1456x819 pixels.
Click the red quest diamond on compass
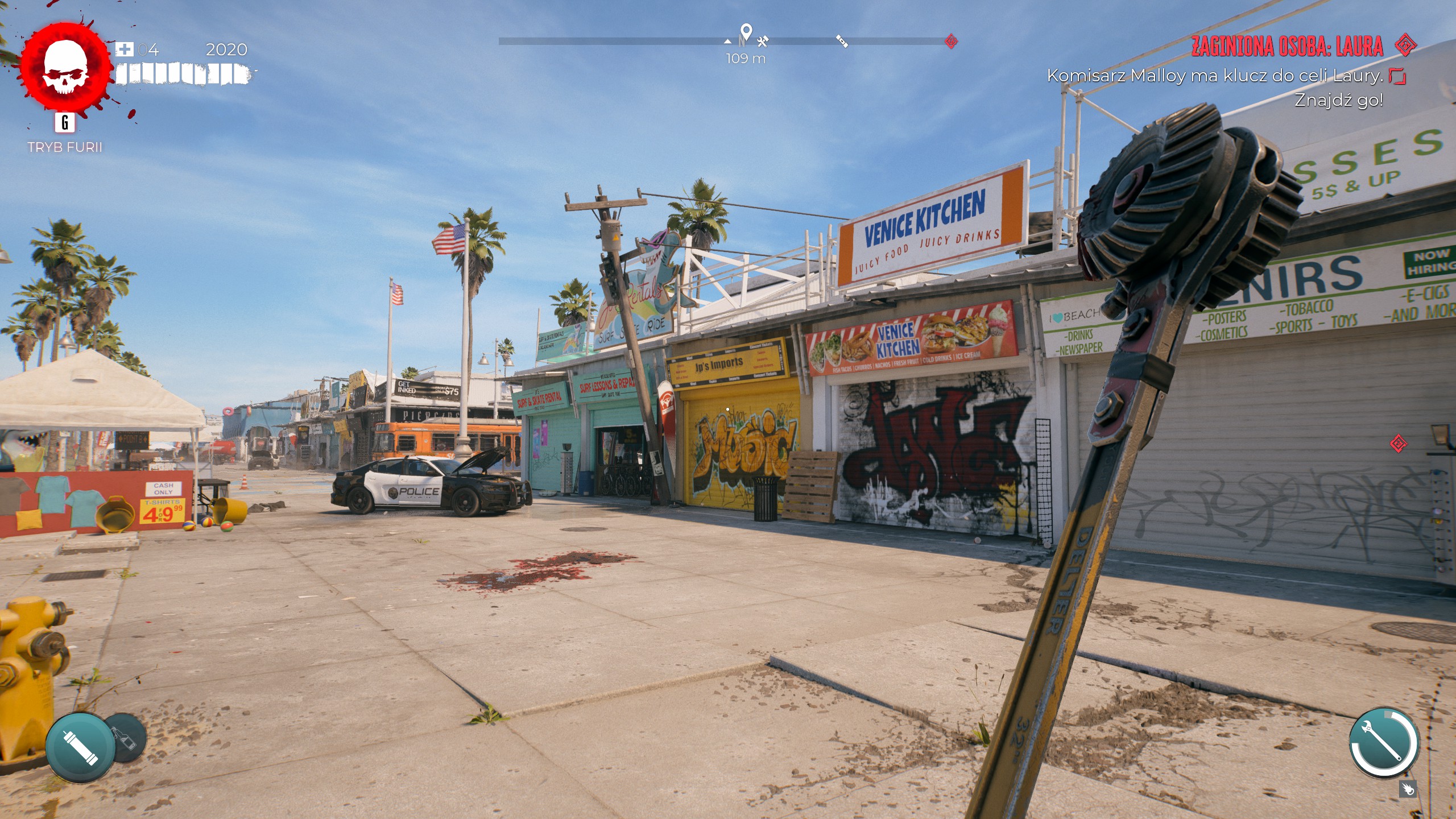tap(951, 41)
